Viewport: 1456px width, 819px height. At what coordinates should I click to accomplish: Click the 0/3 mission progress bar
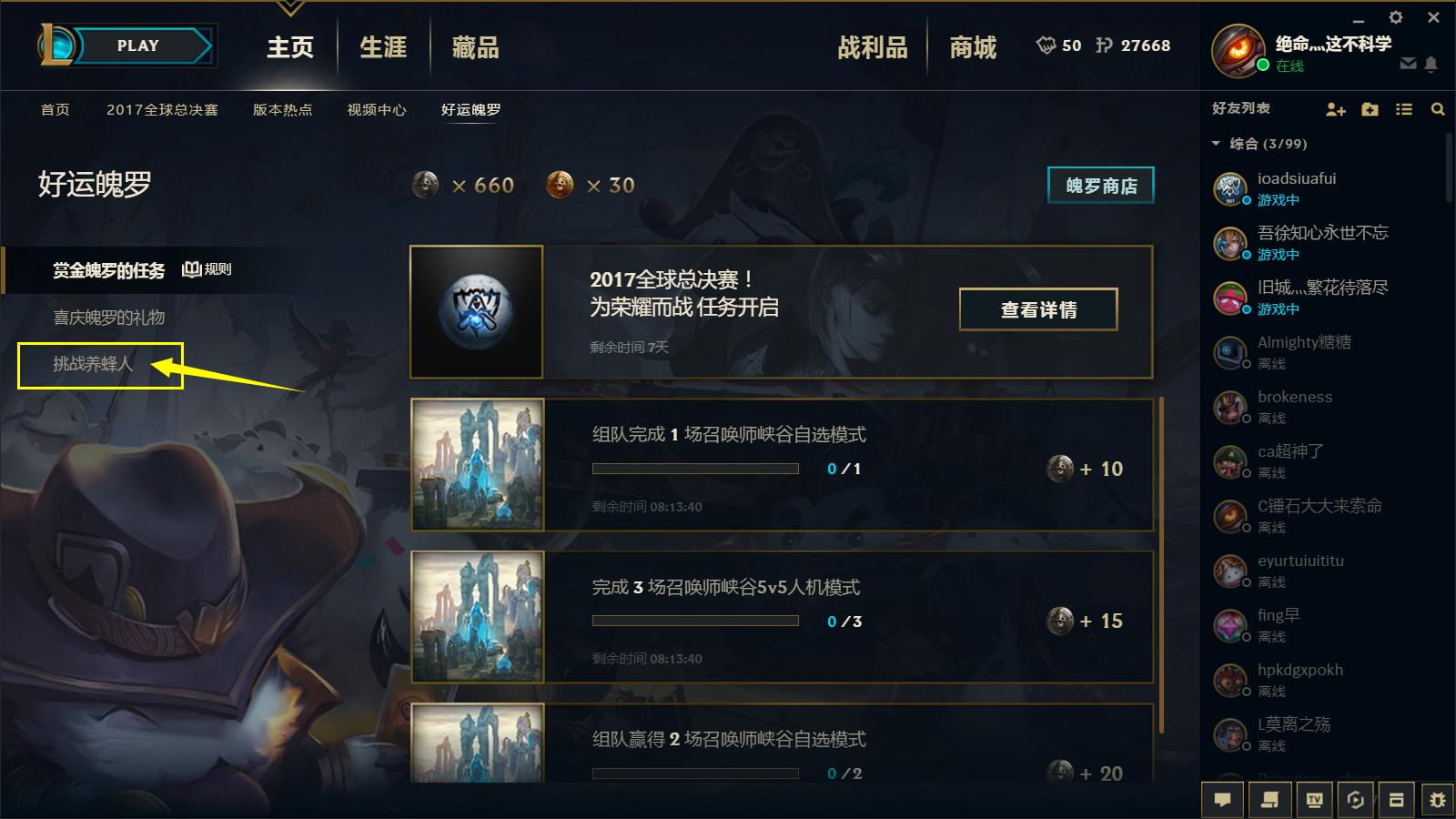tap(695, 622)
